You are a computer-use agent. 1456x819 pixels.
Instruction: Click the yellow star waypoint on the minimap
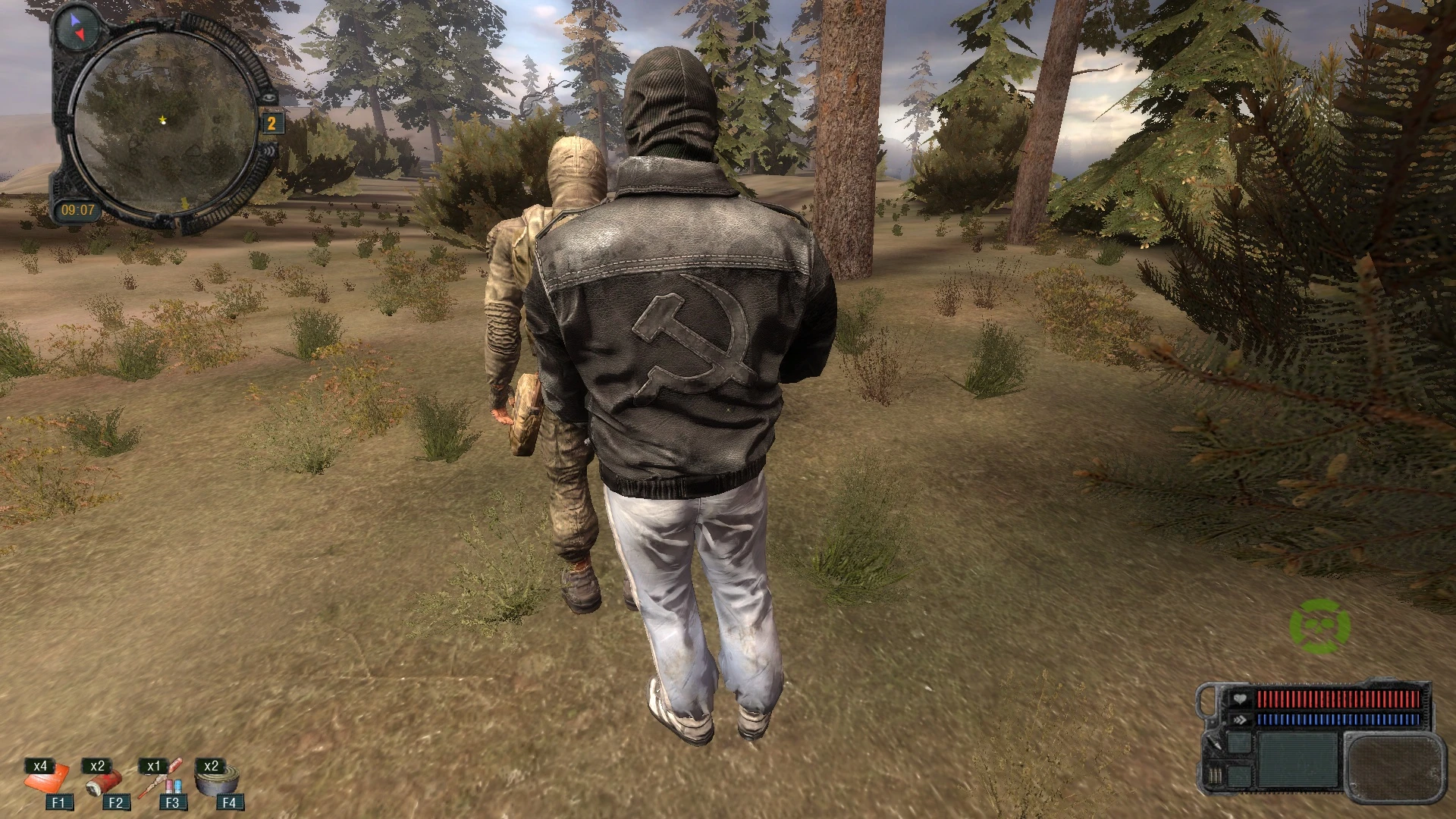(x=162, y=120)
